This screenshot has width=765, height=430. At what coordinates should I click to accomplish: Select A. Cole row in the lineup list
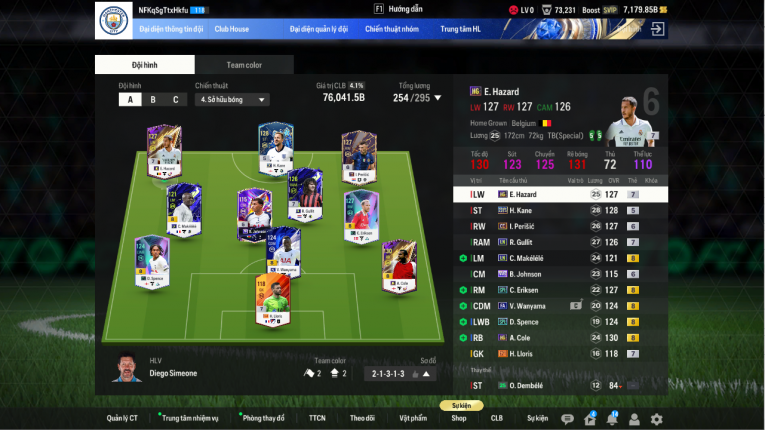point(560,337)
